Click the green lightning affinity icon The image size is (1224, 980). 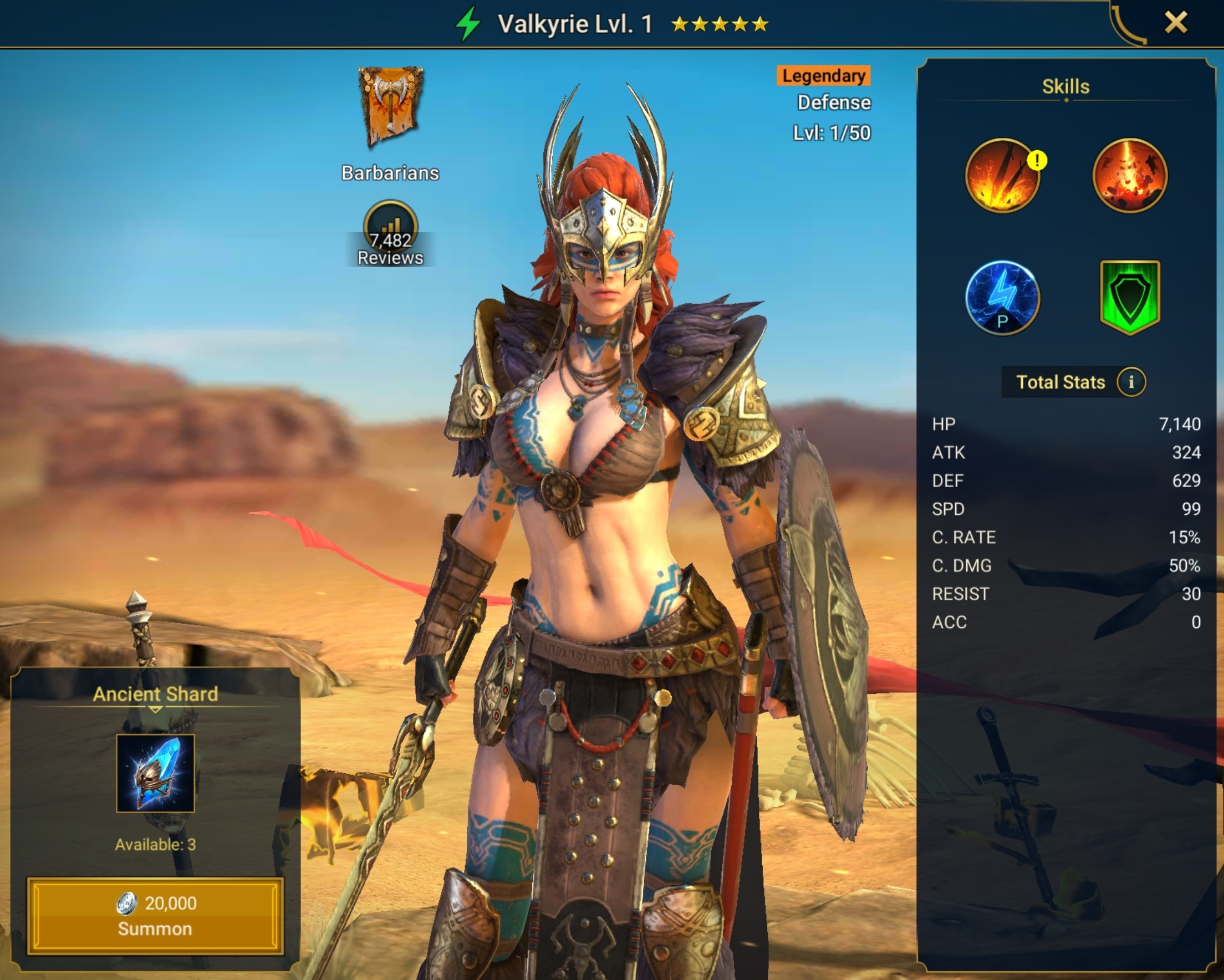pos(468,24)
